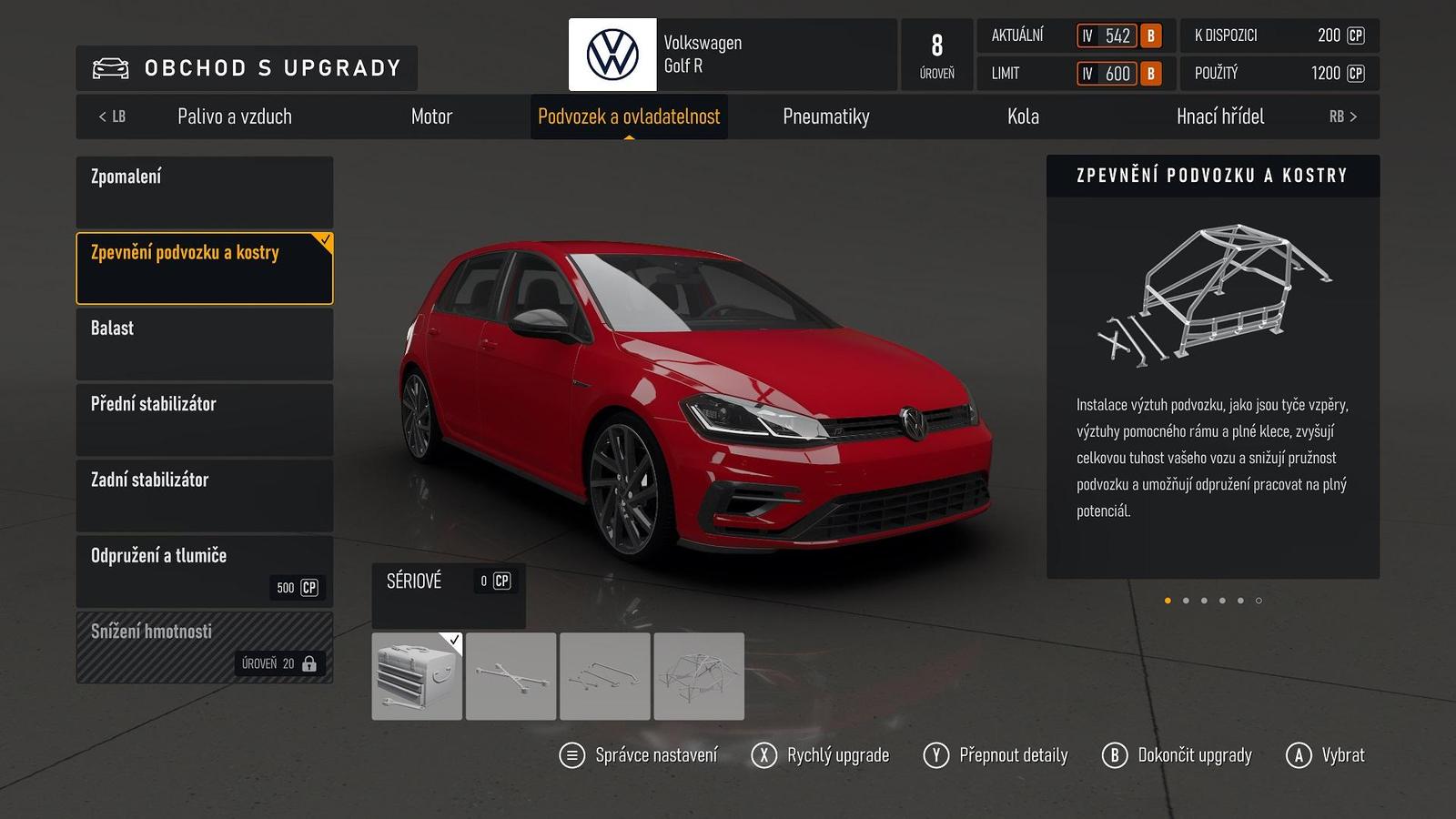Image resolution: width=1456 pixels, height=819 pixels.
Task: Open the Motor upgrades tab
Action: (431, 116)
